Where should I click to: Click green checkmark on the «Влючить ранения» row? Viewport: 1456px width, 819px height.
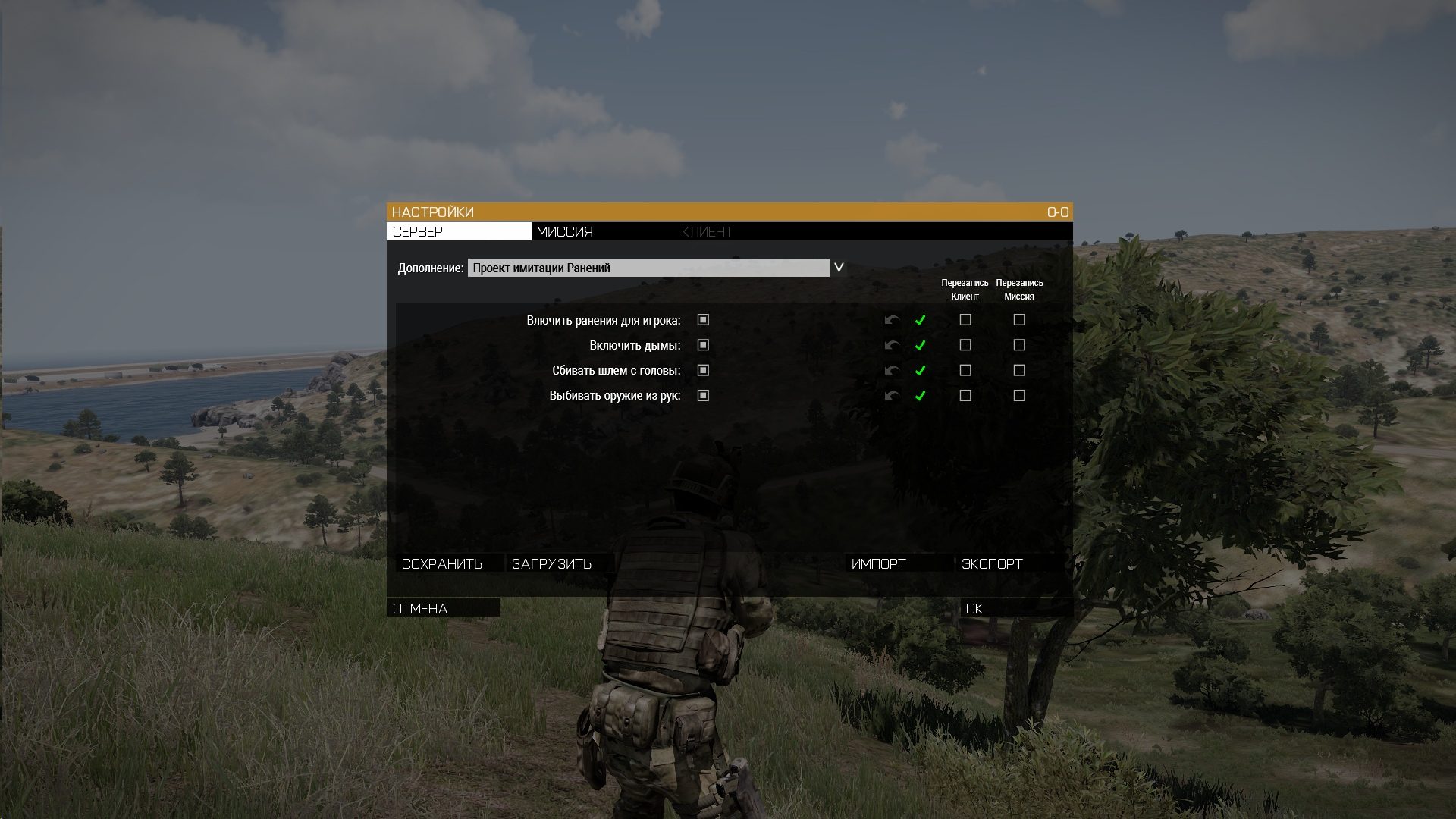pyautogui.click(x=920, y=320)
